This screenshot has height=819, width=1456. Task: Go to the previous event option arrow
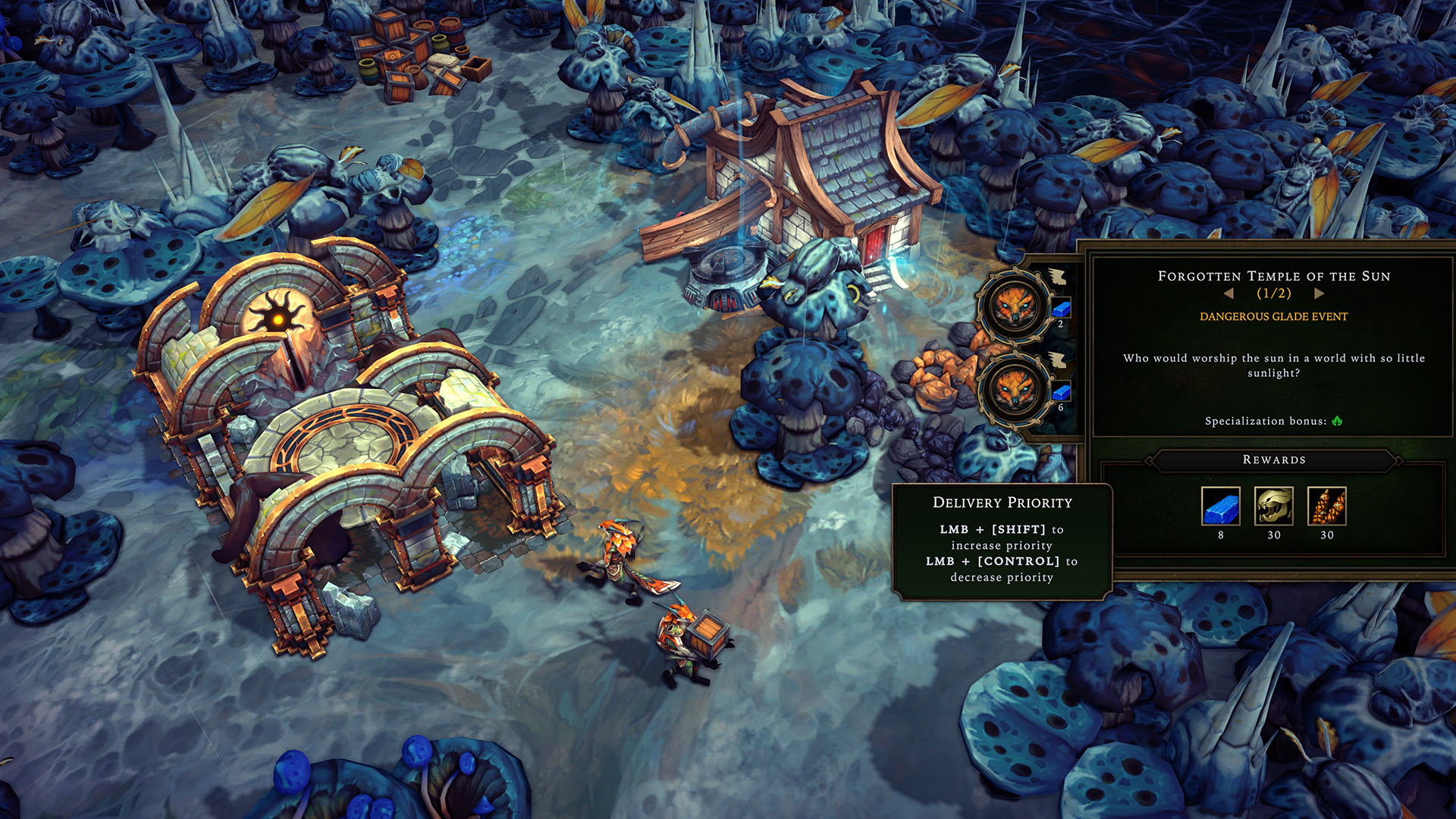[1228, 293]
